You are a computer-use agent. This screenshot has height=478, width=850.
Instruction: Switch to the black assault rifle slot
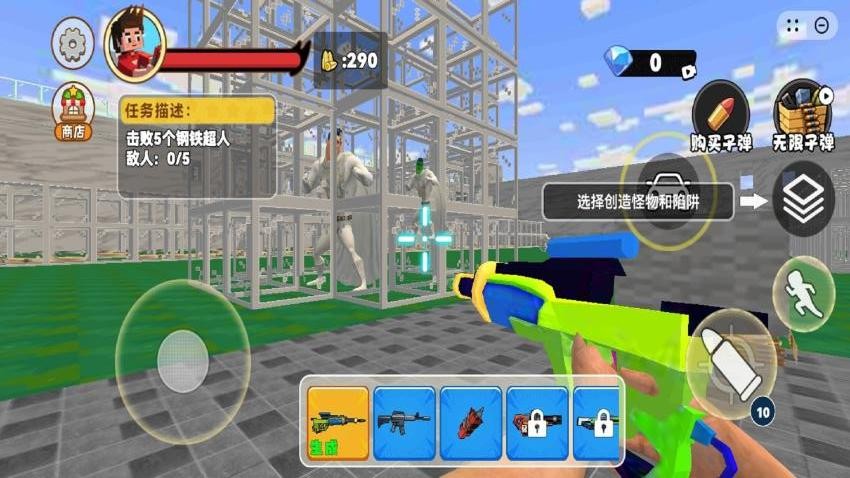(404, 421)
